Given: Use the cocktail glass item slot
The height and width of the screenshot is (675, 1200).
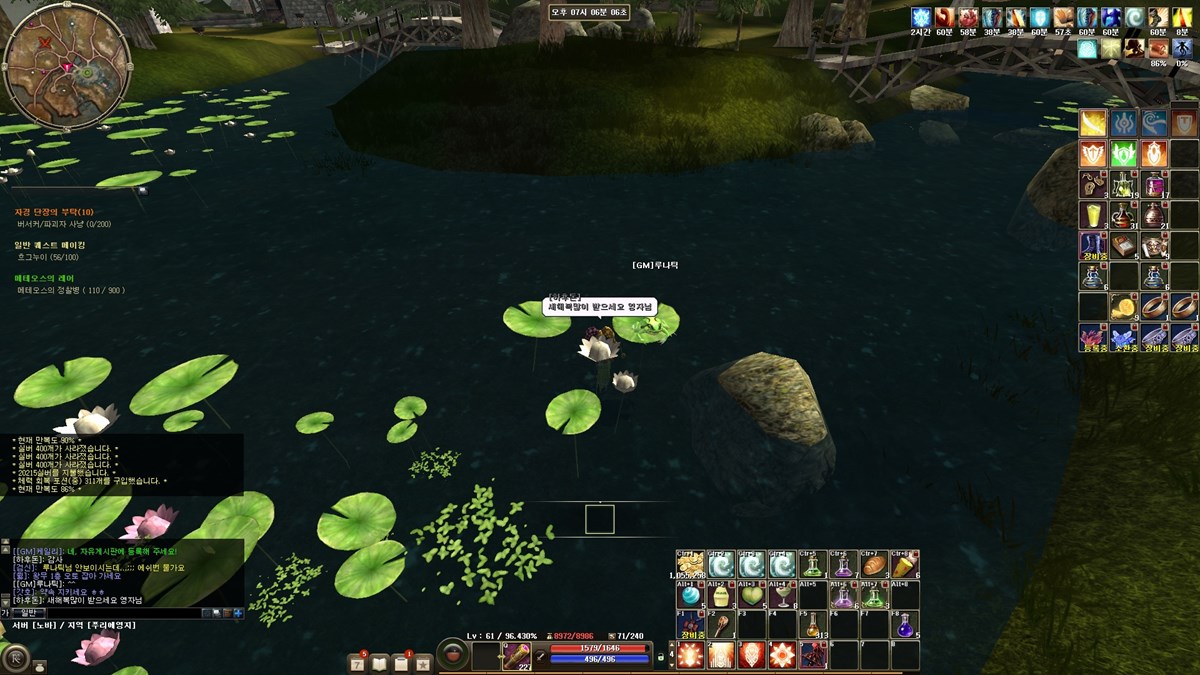Looking at the screenshot, I should coord(782,596).
